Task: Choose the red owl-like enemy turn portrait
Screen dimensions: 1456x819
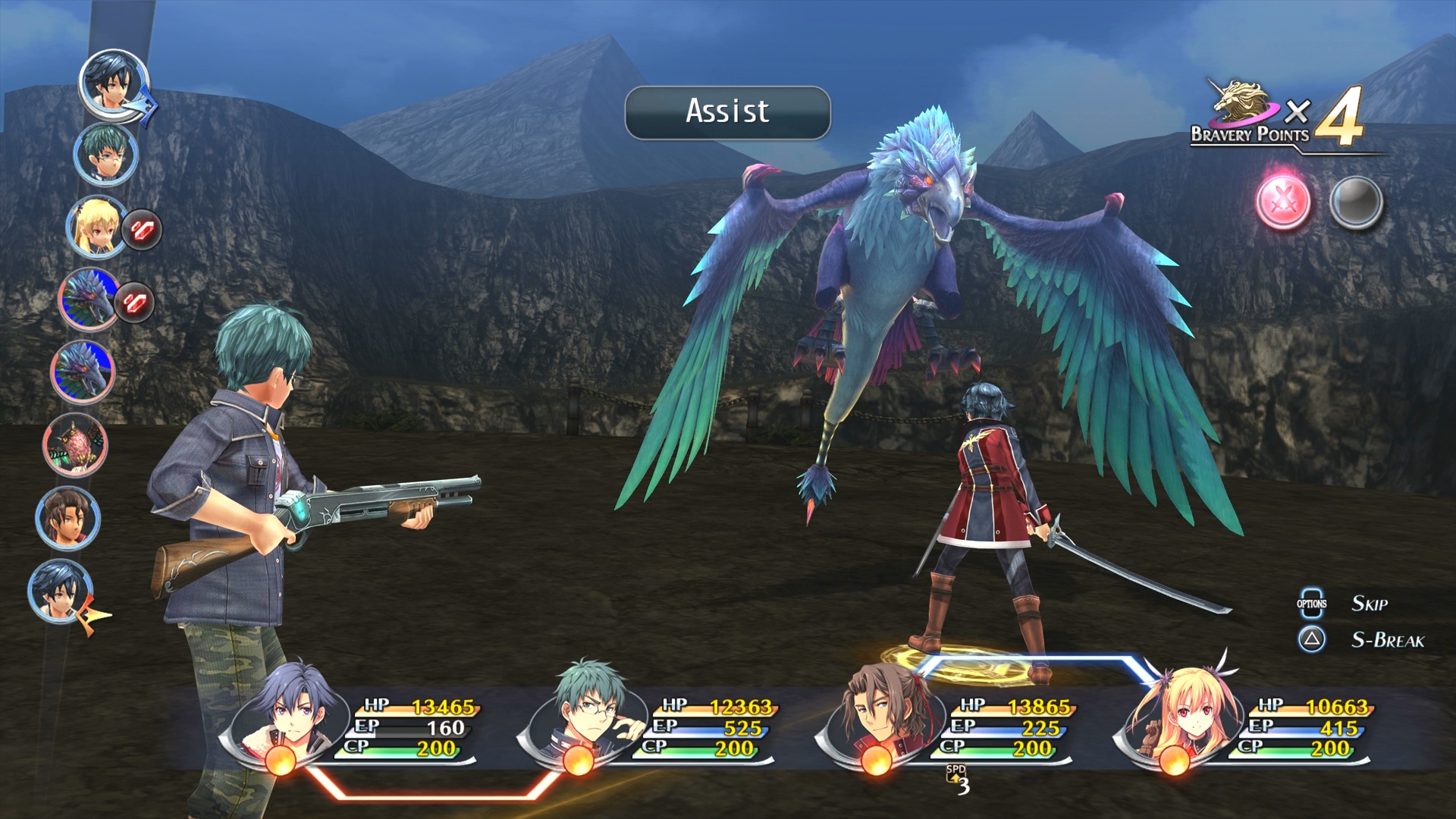Action: coord(75,446)
